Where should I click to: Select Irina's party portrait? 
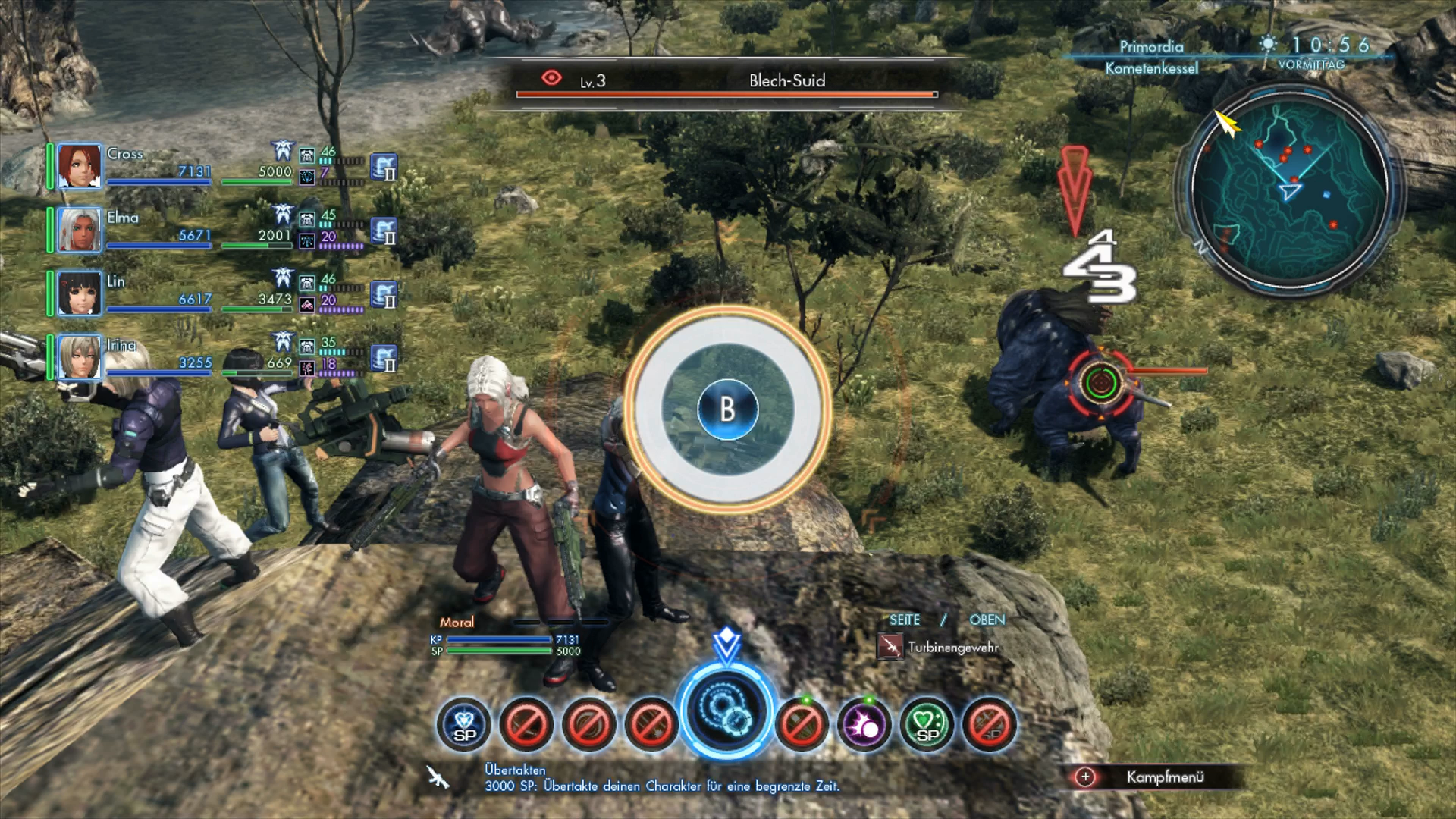pos(80,357)
